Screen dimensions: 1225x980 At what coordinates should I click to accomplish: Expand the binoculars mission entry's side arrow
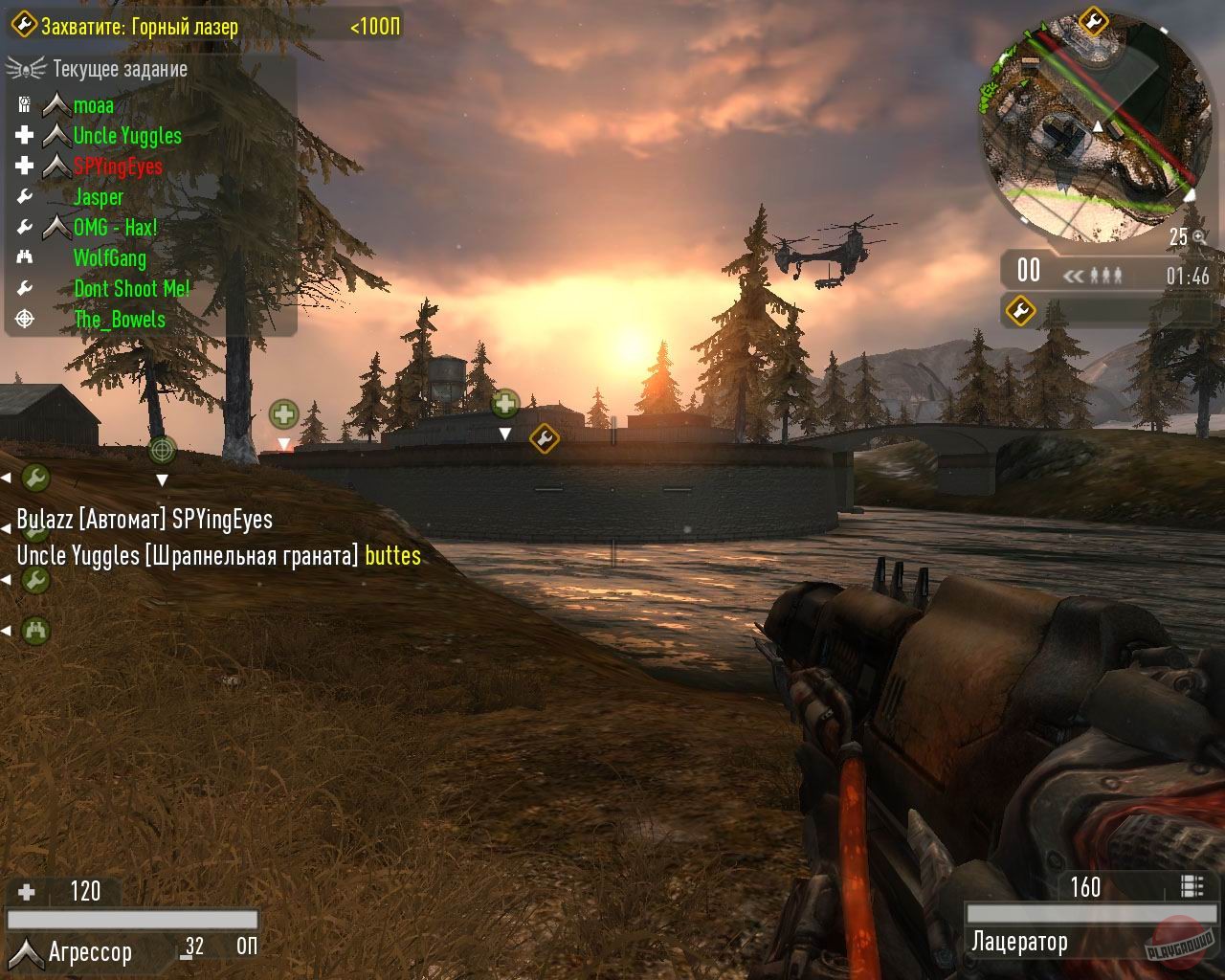[8, 630]
